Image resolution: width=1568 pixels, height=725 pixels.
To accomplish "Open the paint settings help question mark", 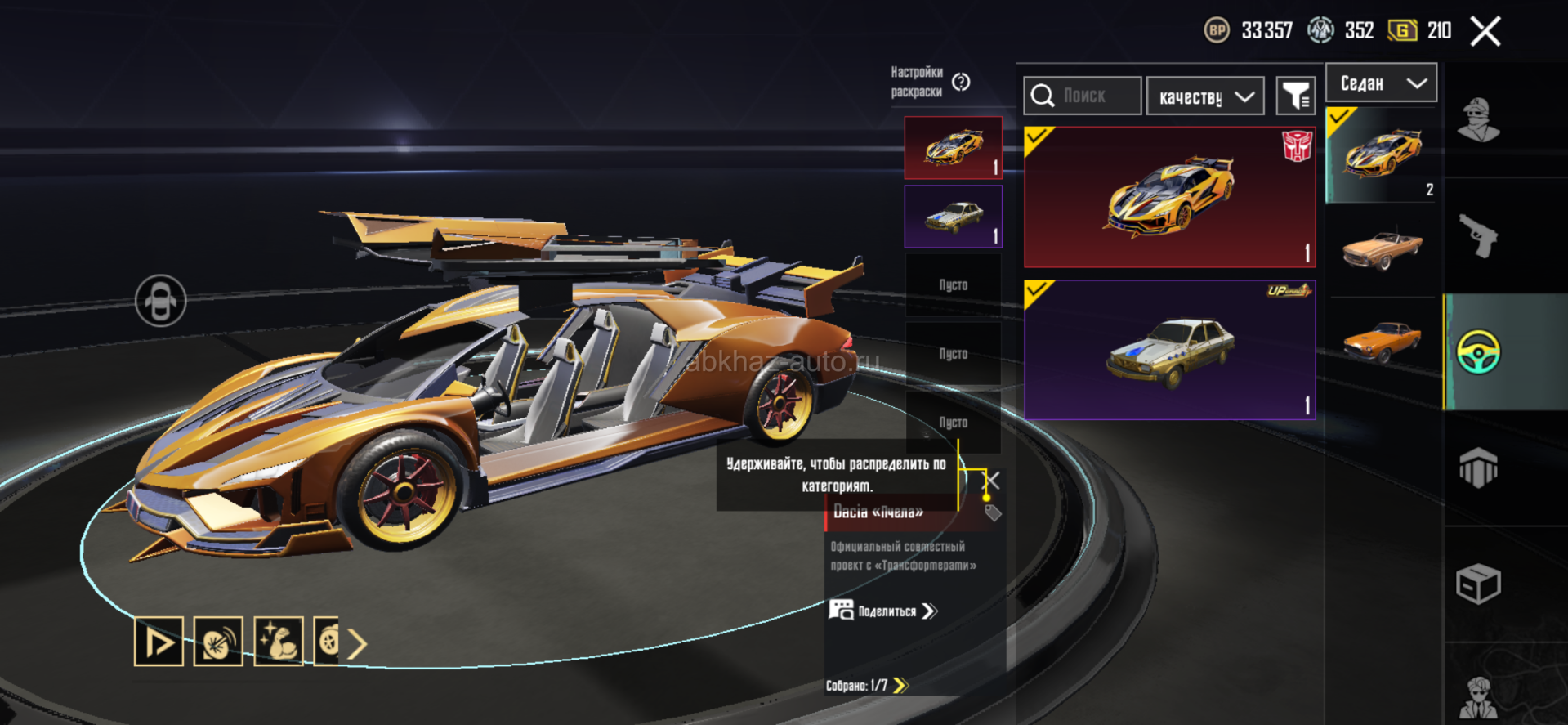I will (961, 82).
